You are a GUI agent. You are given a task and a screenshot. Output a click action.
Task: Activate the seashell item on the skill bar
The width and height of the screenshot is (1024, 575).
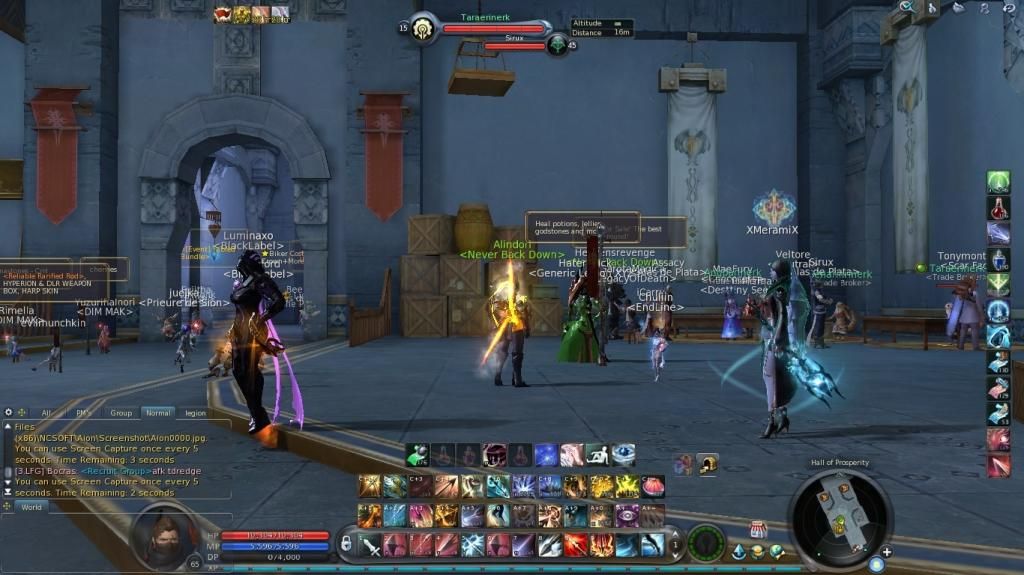point(652,486)
